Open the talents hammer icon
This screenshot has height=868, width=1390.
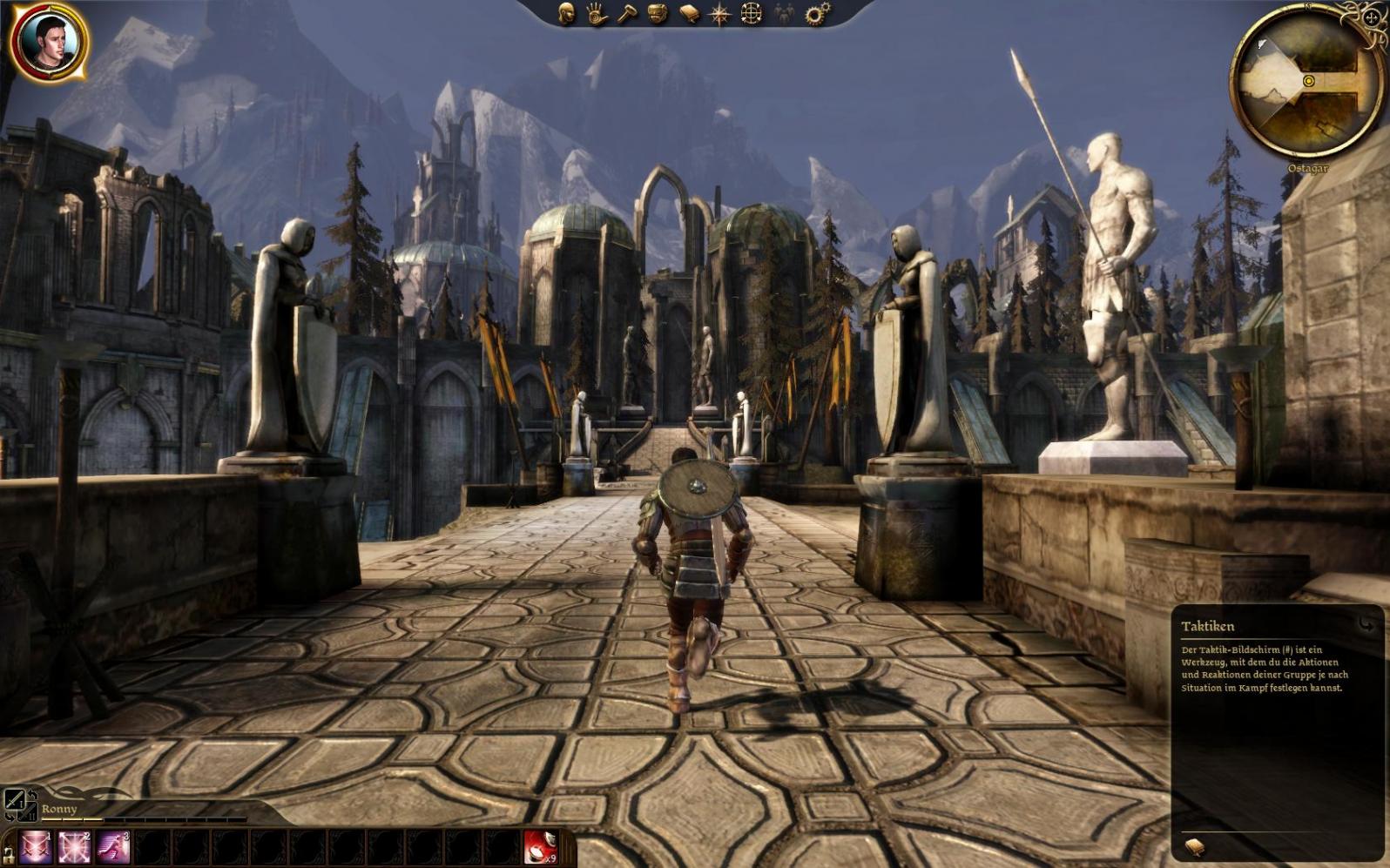pyautogui.click(x=628, y=14)
